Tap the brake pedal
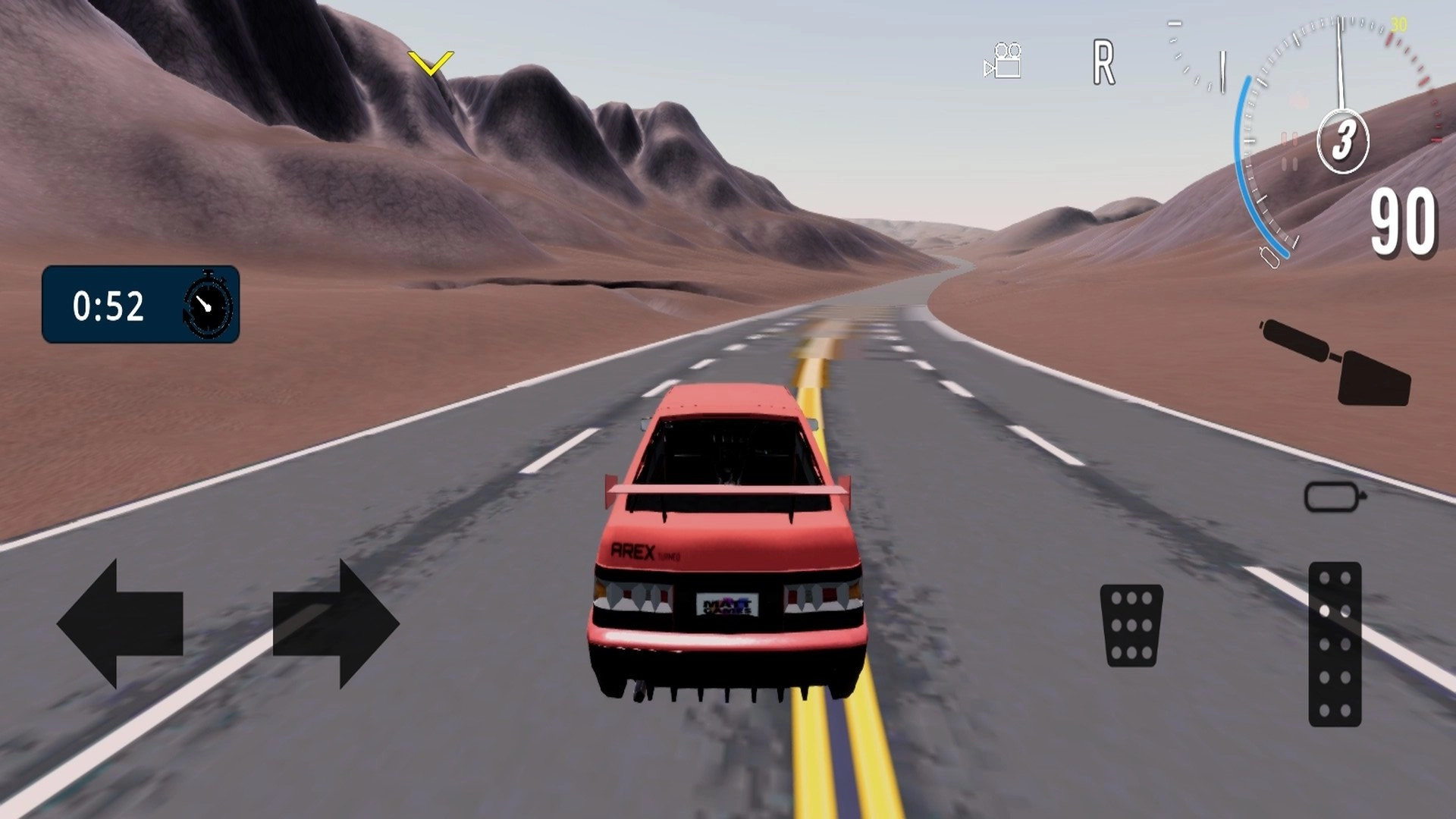This screenshot has height=819, width=1456. click(1131, 625)
